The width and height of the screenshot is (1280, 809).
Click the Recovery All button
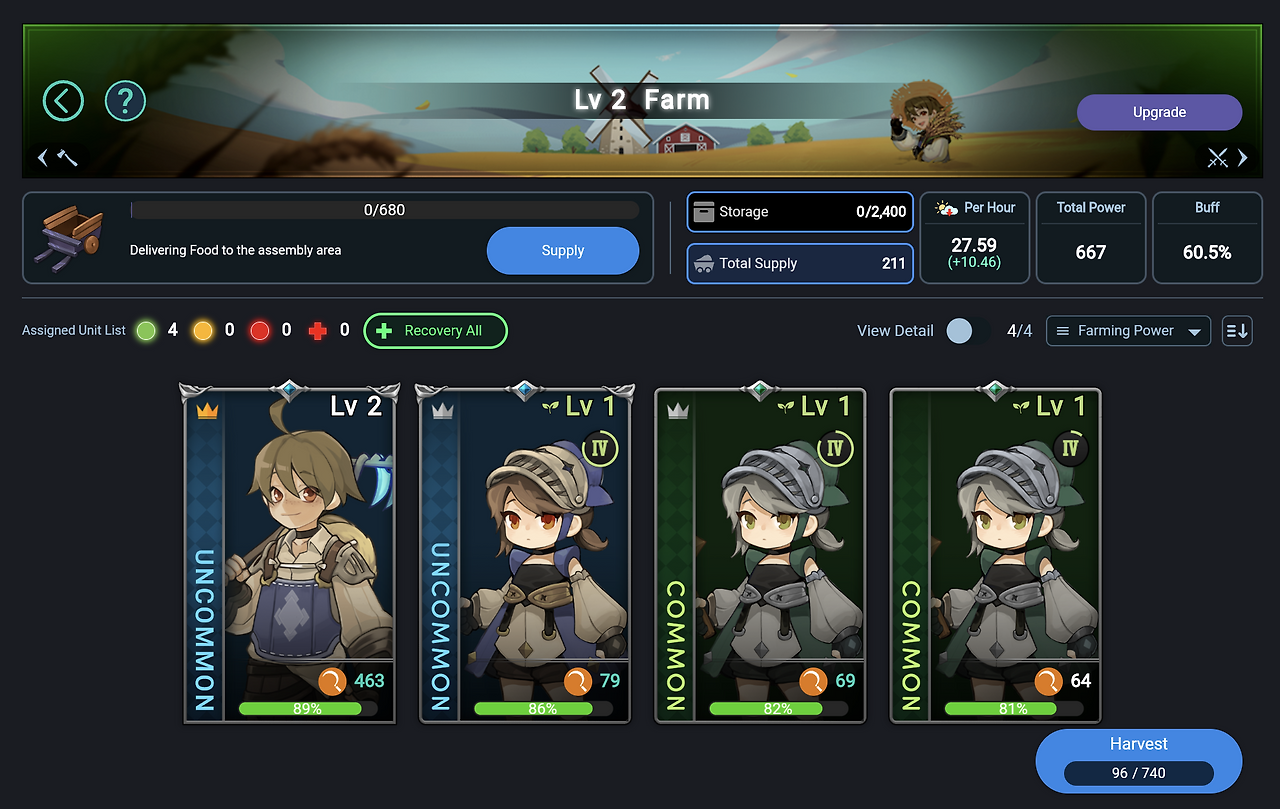click(435, 331)
